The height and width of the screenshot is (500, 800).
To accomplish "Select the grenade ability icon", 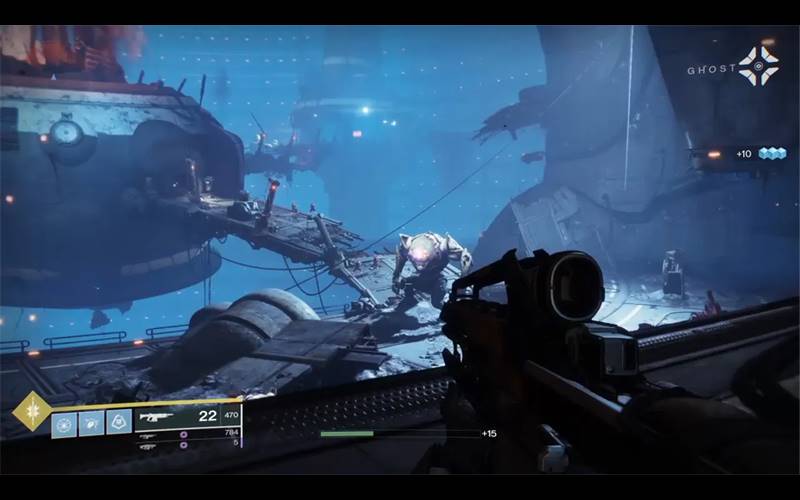I will tap(64, 423).
